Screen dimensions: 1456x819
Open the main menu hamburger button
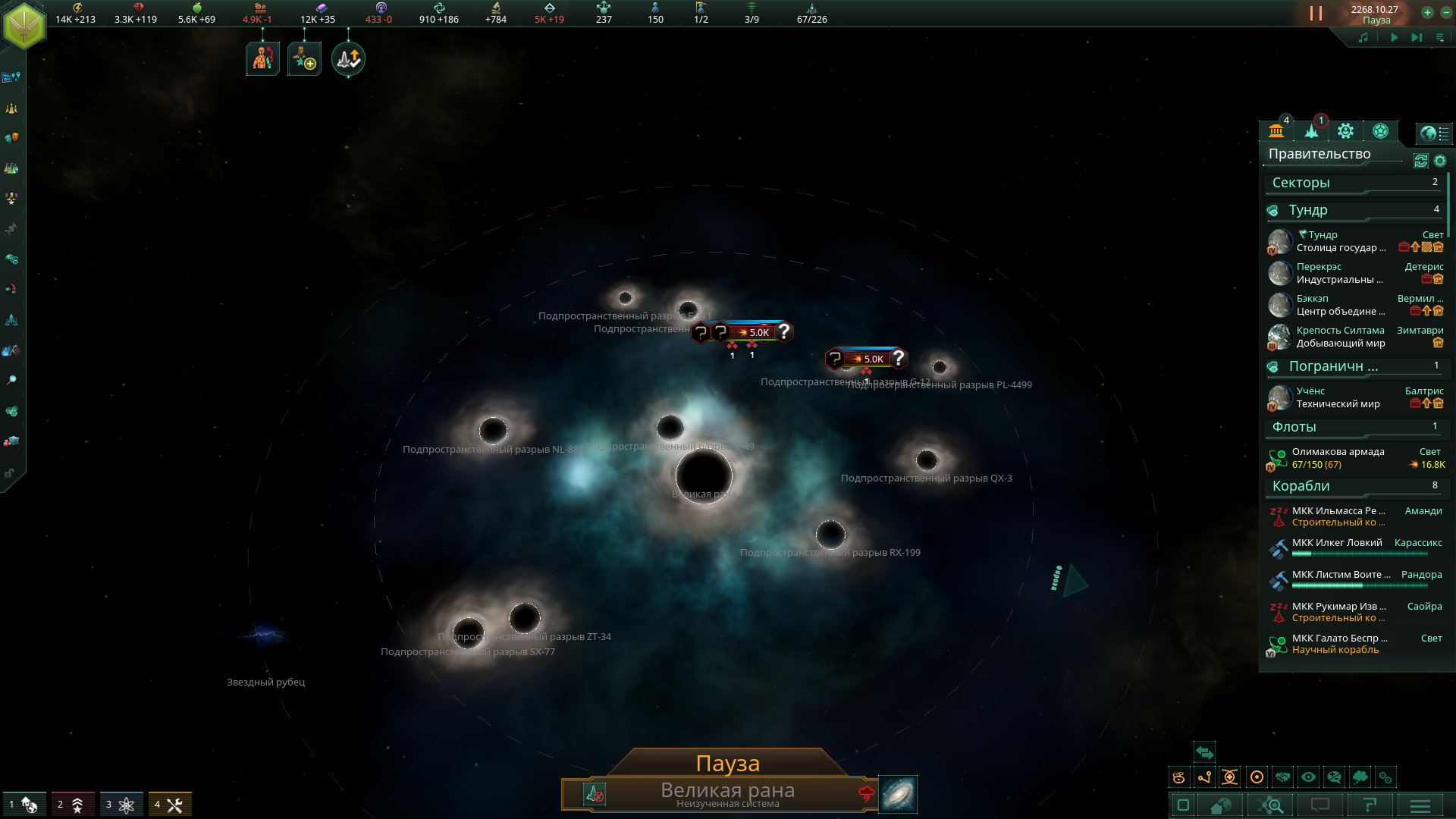[x=1420, y=805]
